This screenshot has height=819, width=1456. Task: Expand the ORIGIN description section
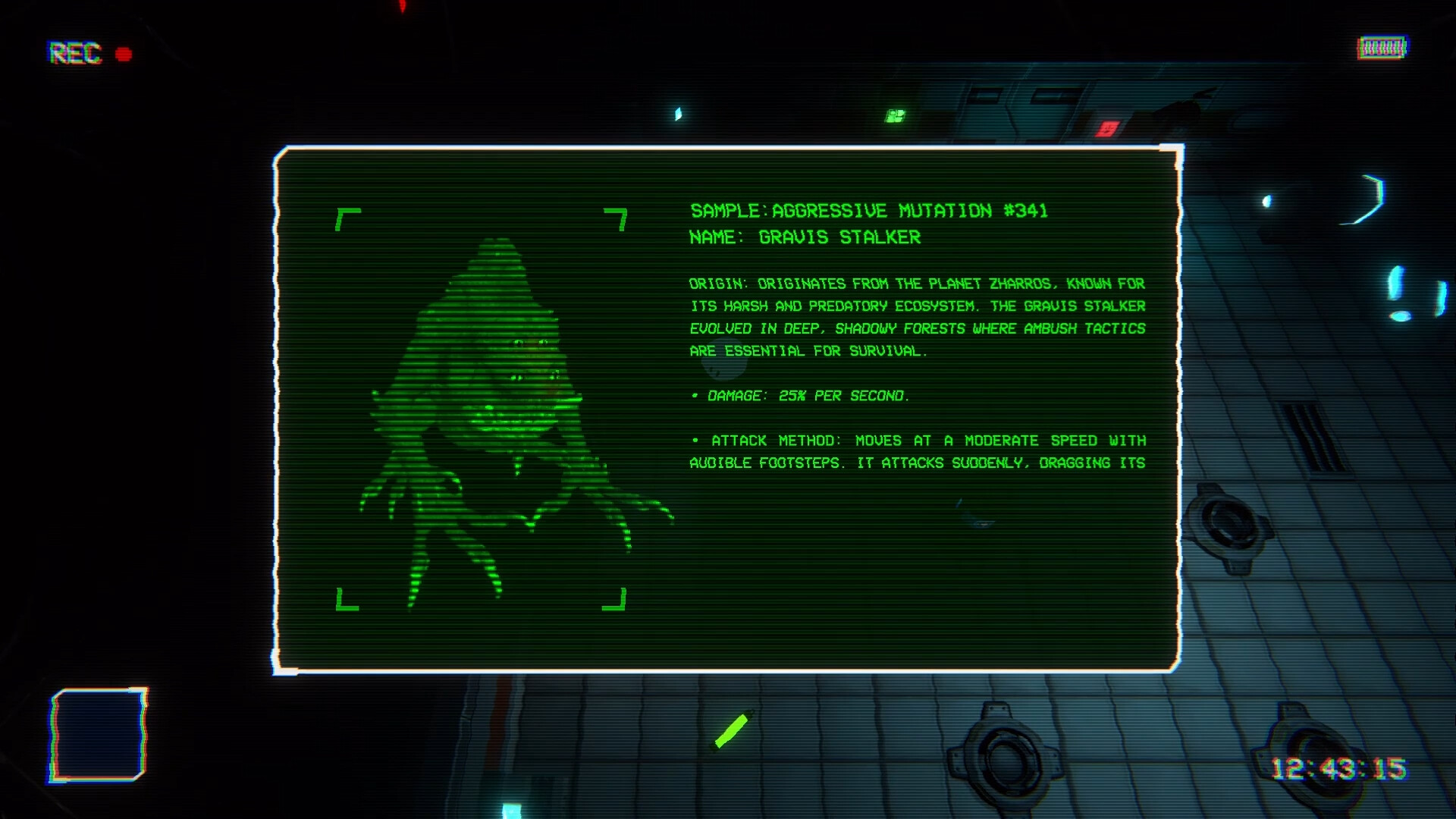coord(910,317)
